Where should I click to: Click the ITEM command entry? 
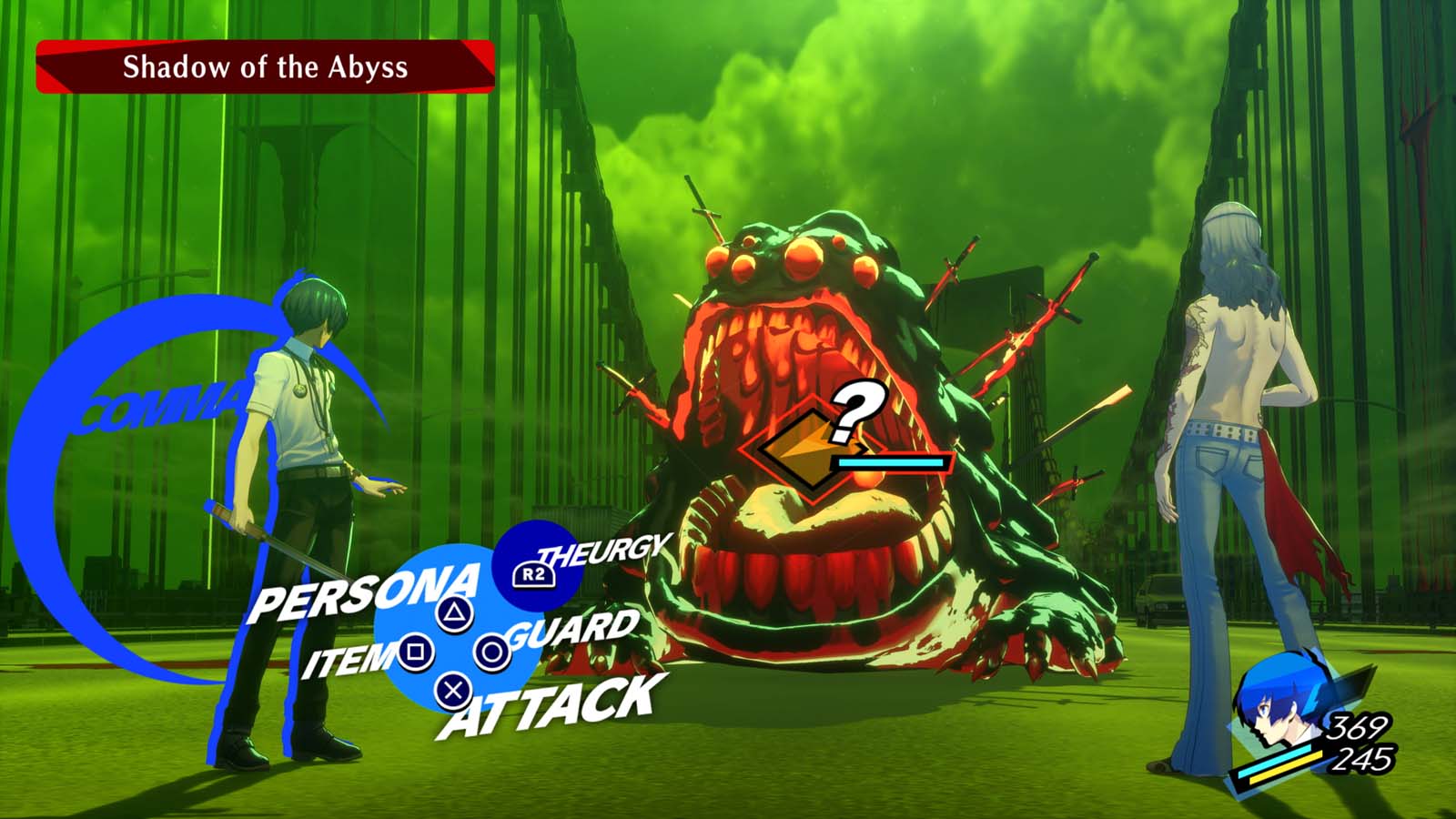pos(345,658)
